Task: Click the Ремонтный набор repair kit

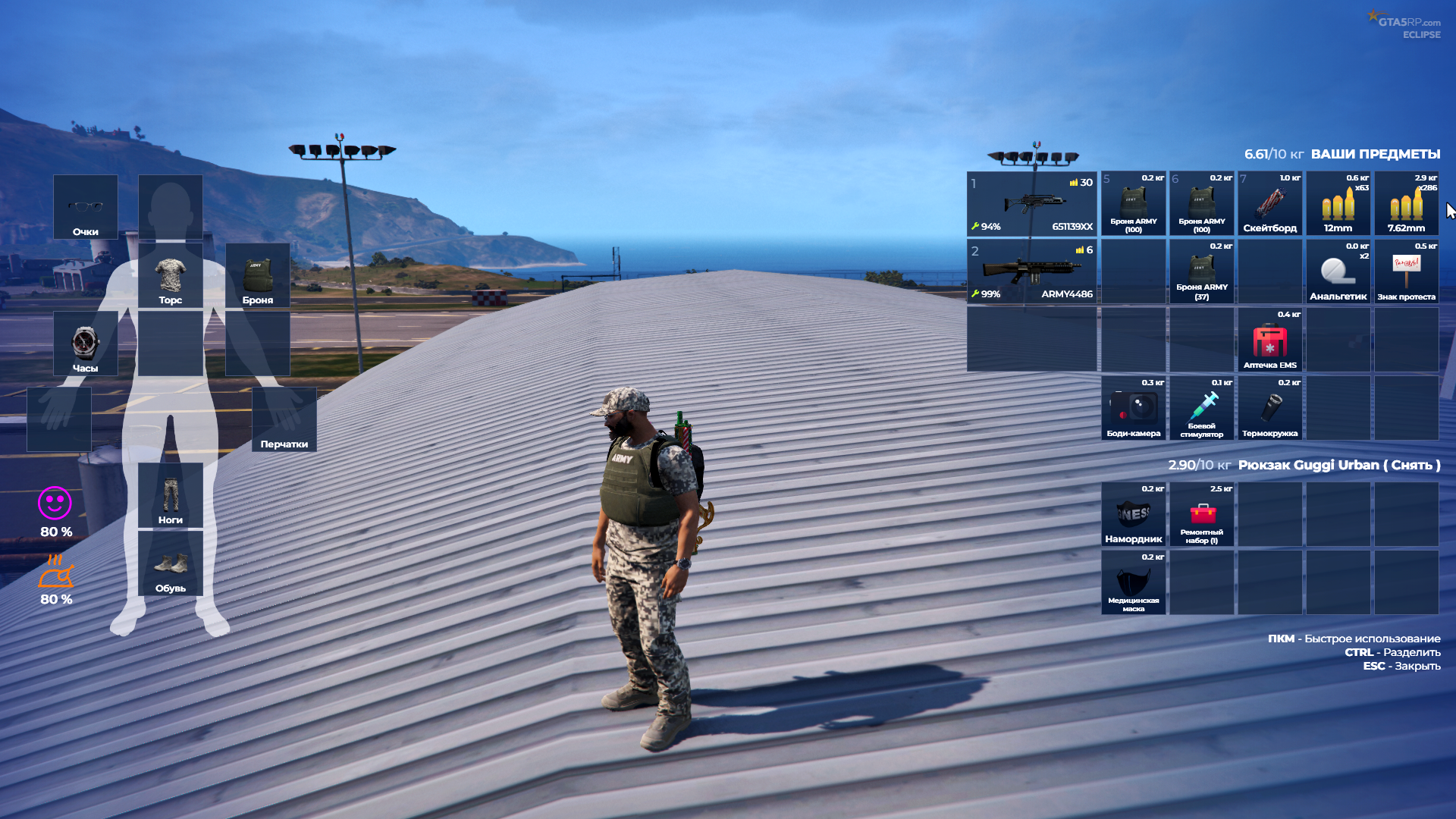Action: point(1201,515)
